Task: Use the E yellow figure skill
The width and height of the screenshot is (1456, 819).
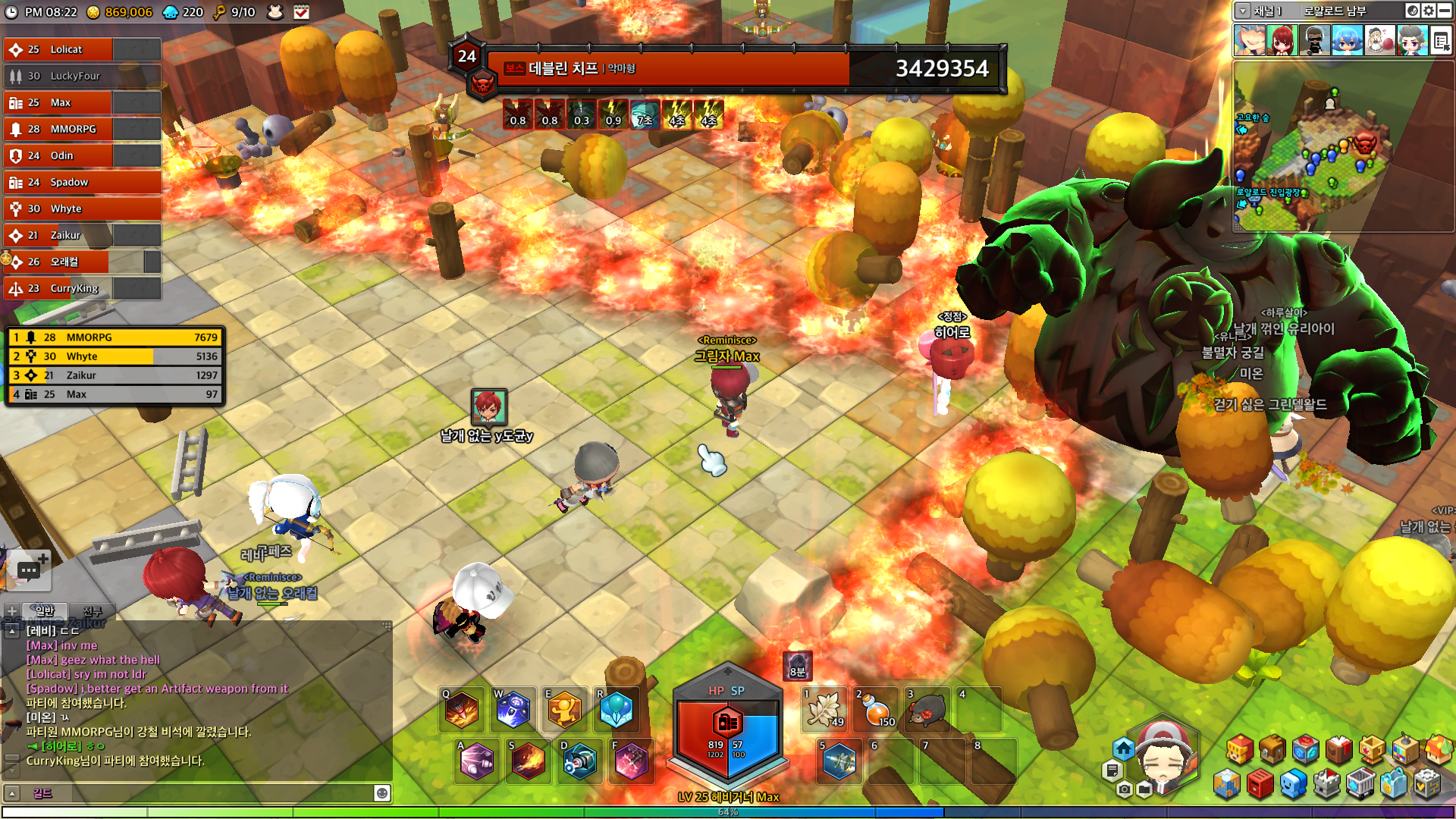Action: pyautogui.click(x=564, y=710)
